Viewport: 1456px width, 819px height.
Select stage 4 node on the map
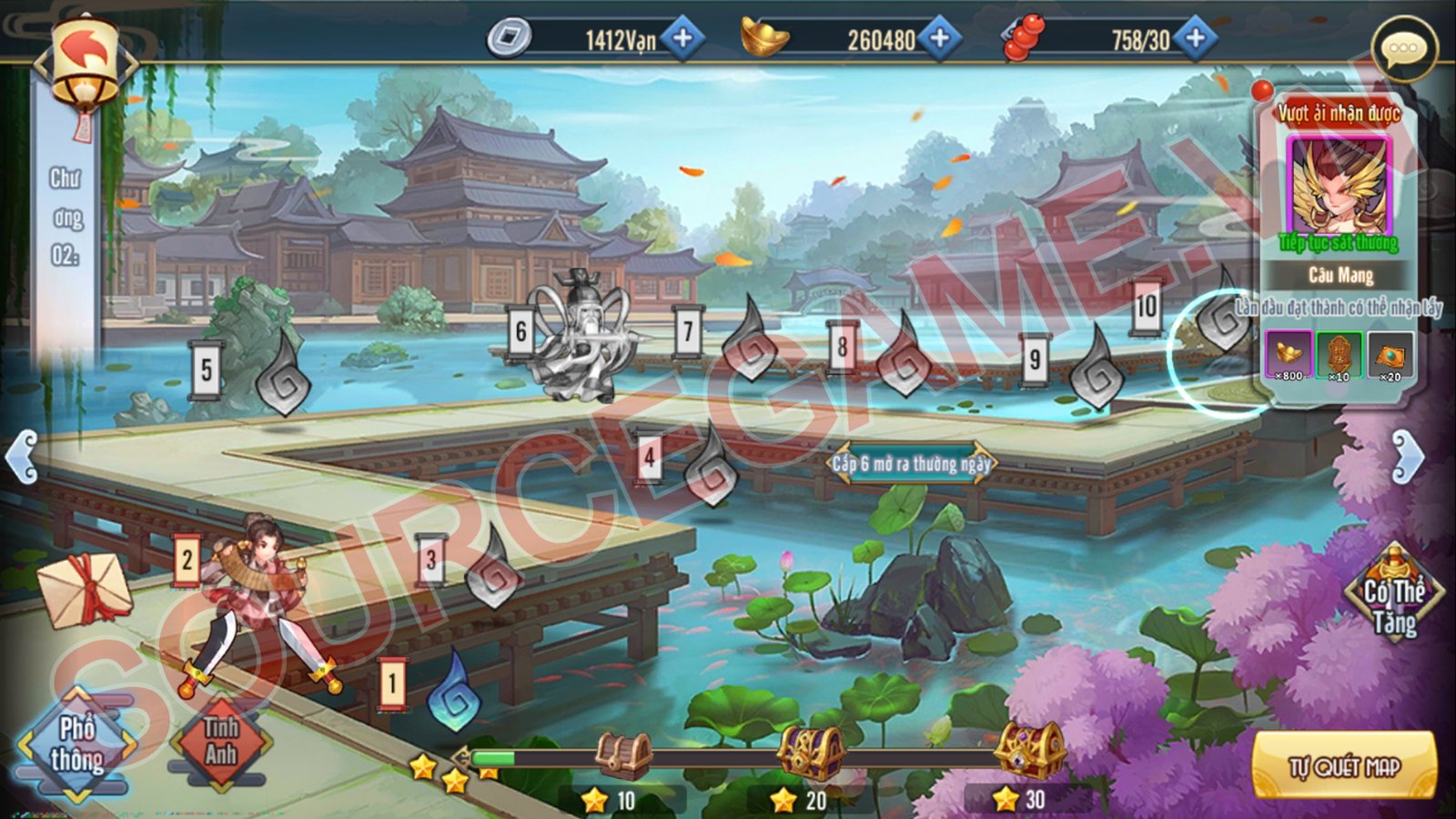point(711,467)
